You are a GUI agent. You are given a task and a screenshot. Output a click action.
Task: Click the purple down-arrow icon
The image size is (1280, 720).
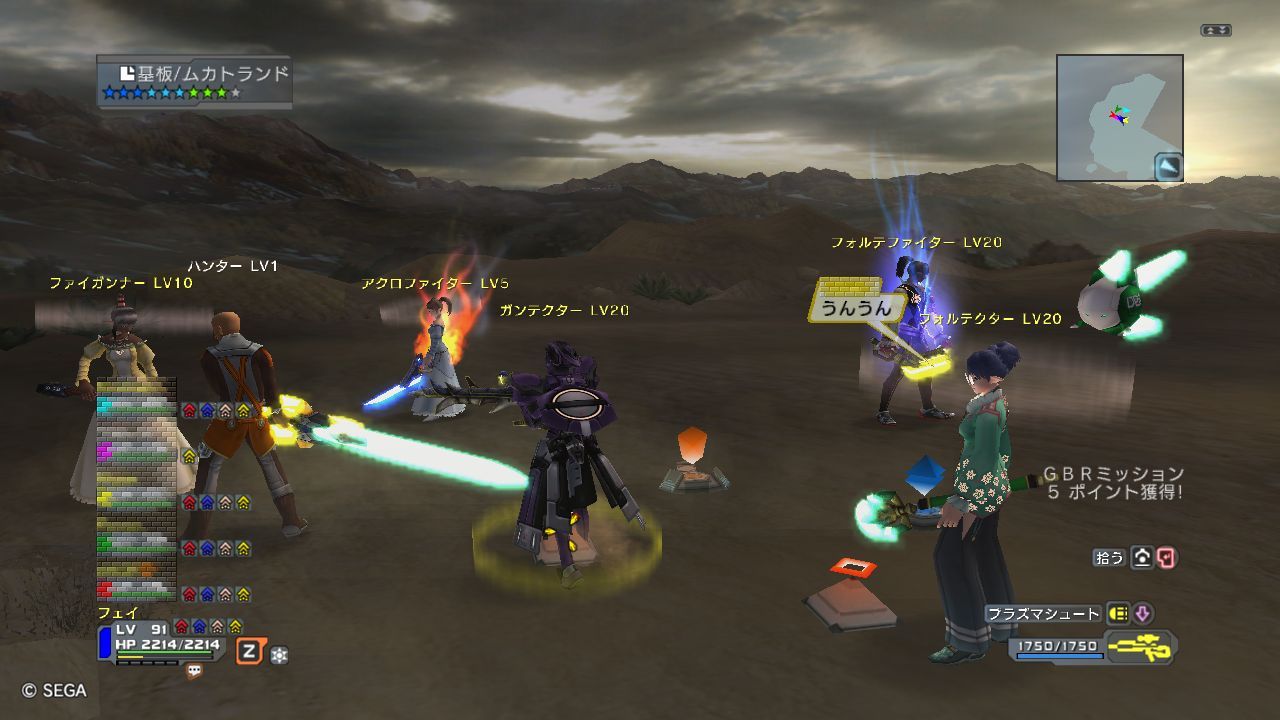coord(1142,614)
